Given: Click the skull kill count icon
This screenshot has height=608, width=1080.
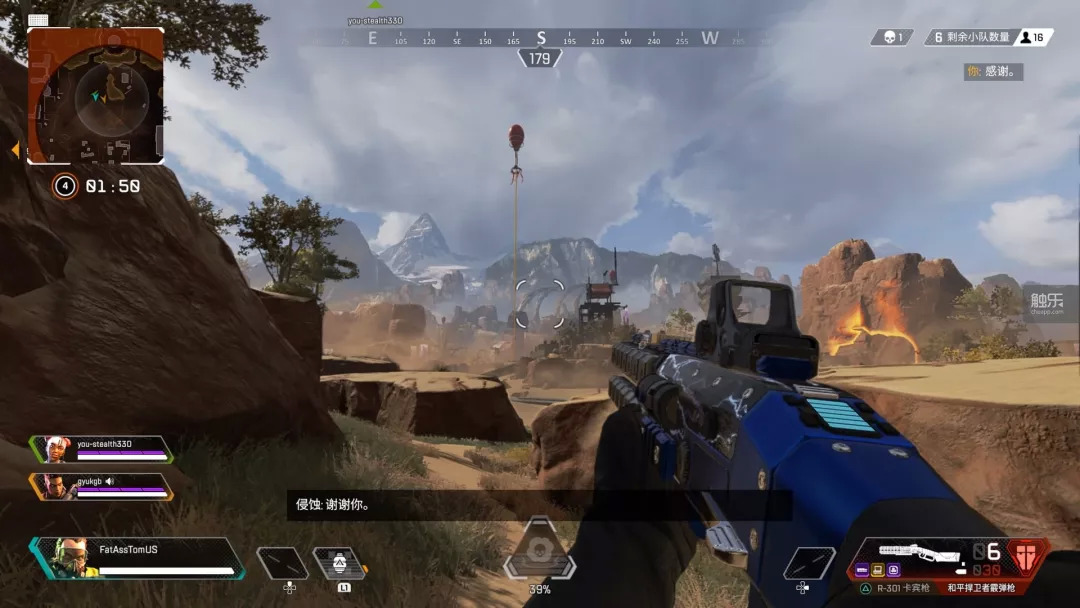Looking at the screenshot, I should [x=890, y=37].
